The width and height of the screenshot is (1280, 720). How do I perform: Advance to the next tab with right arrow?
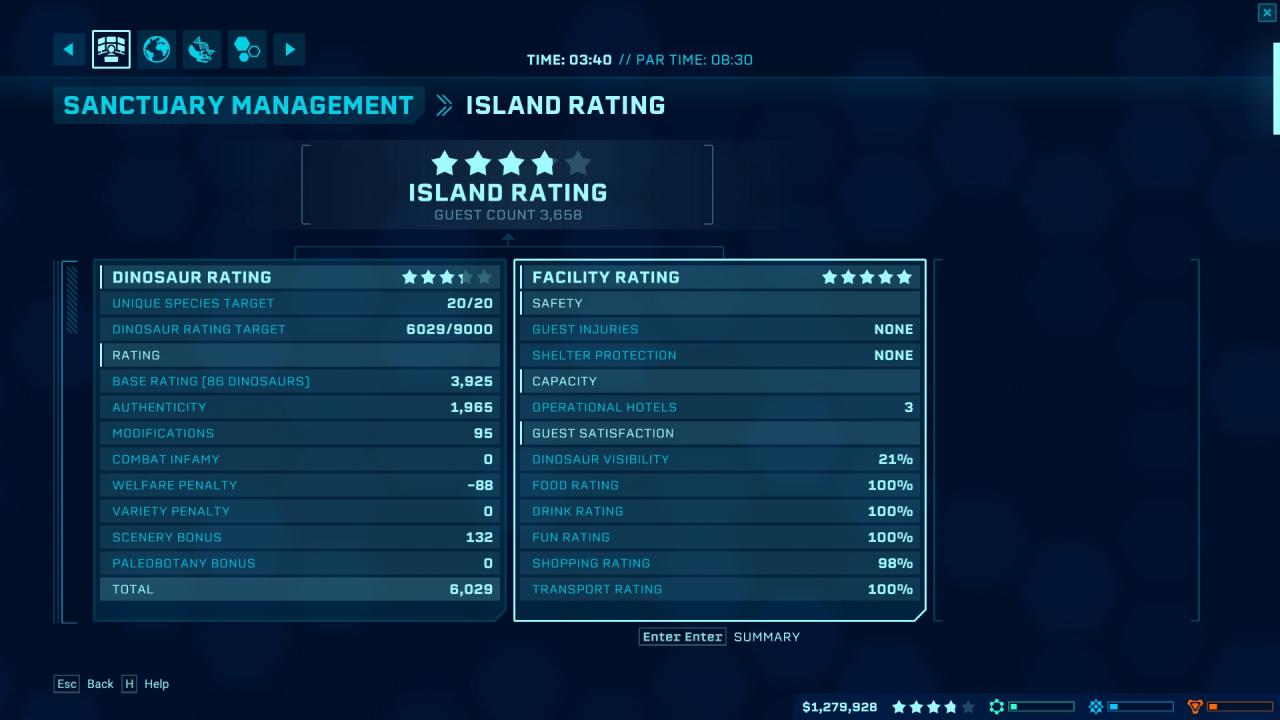[x=289, y=49]
